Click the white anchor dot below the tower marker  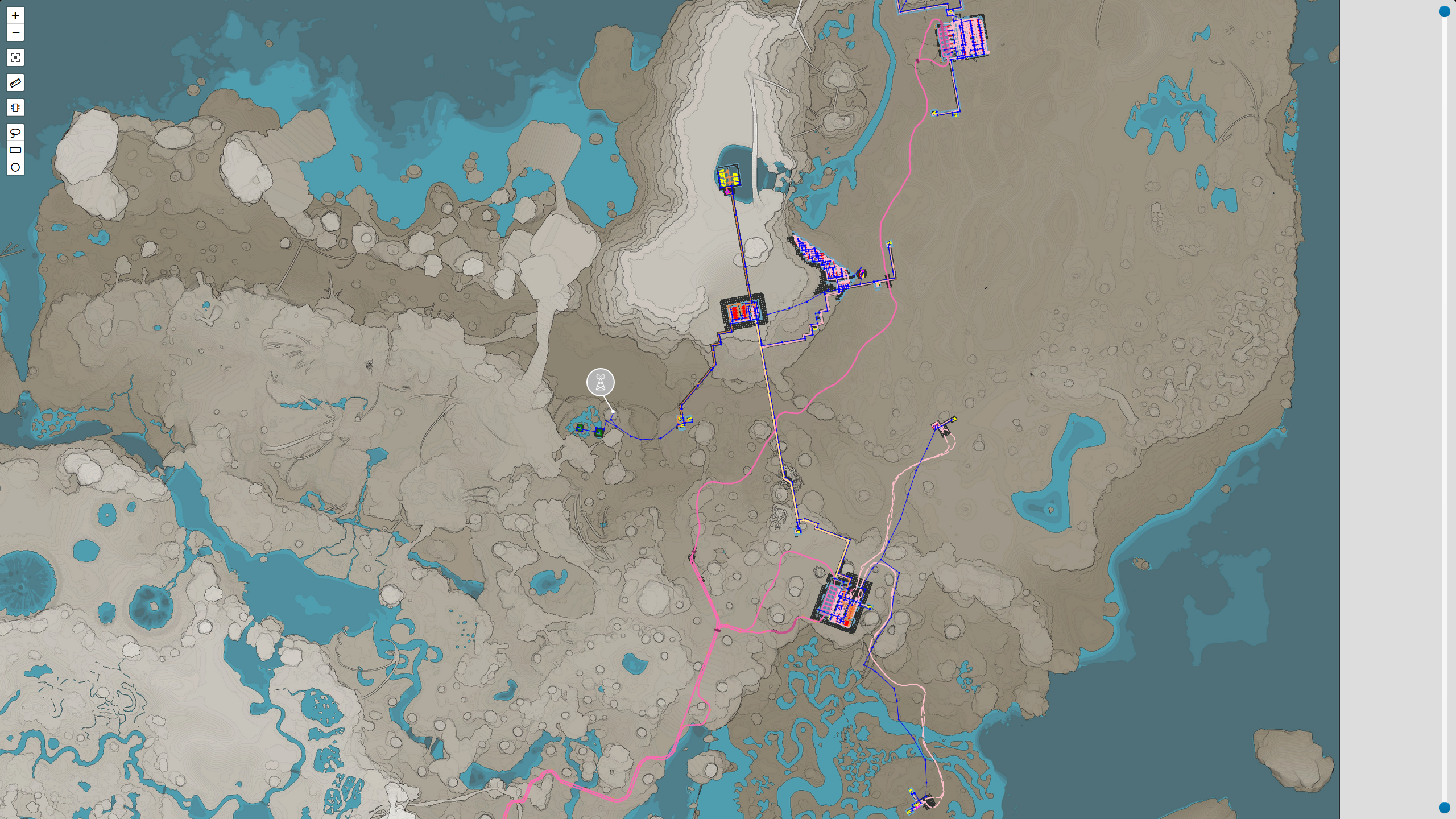613,411
